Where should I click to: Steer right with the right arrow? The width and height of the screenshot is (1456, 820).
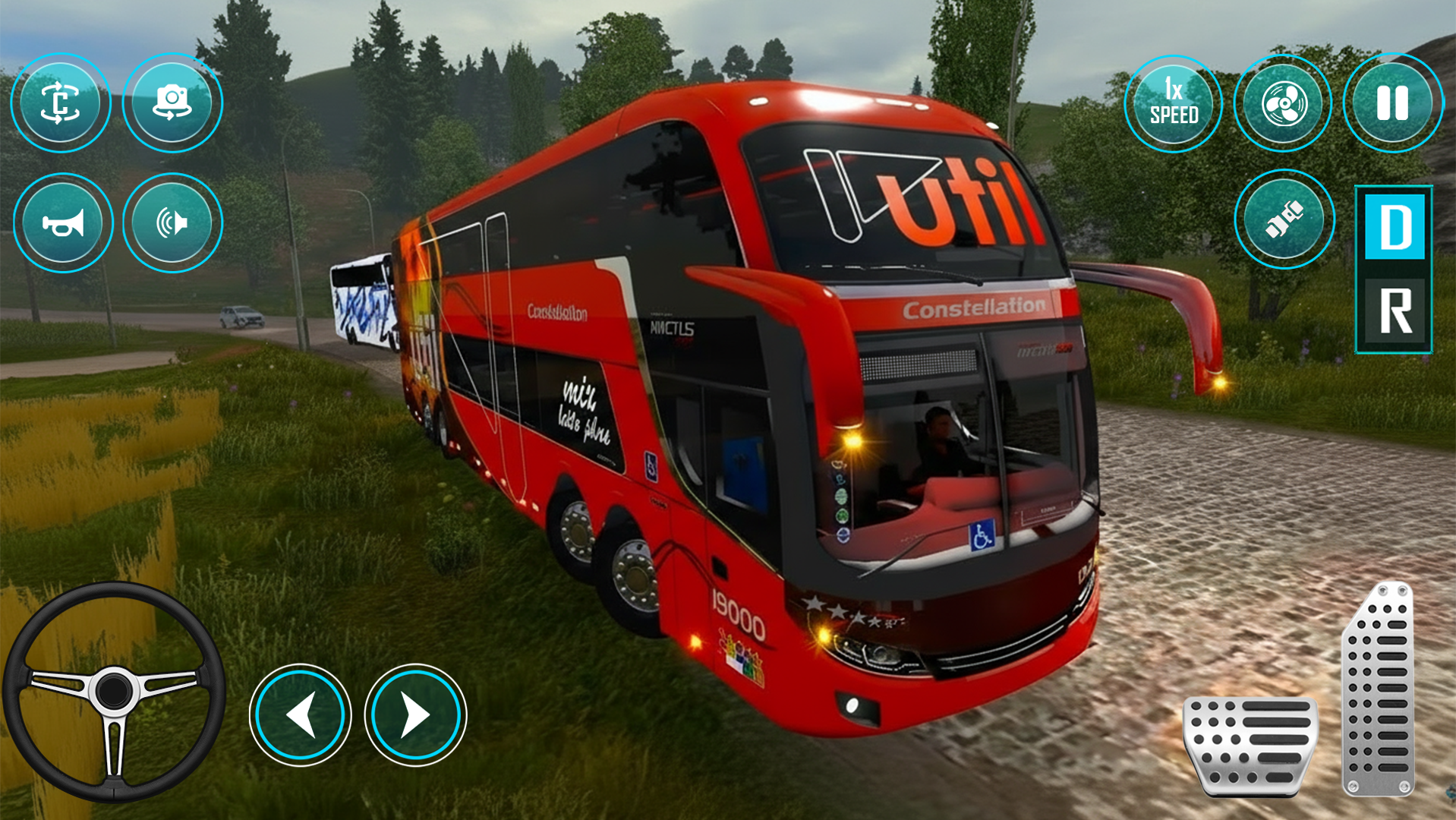pos(415,714)
